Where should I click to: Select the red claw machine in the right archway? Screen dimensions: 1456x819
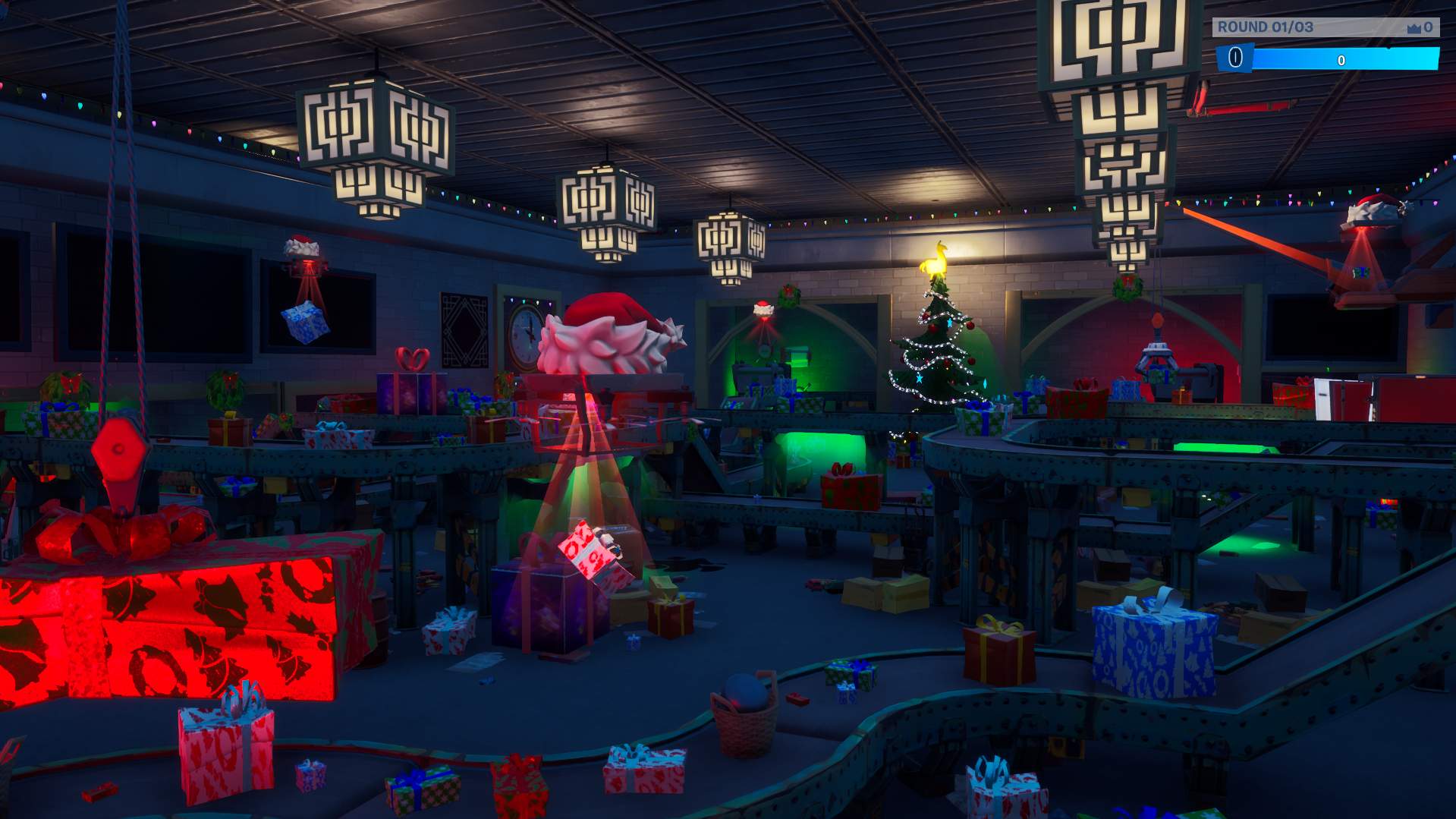pyautogui.click(x=1158, y=357)
